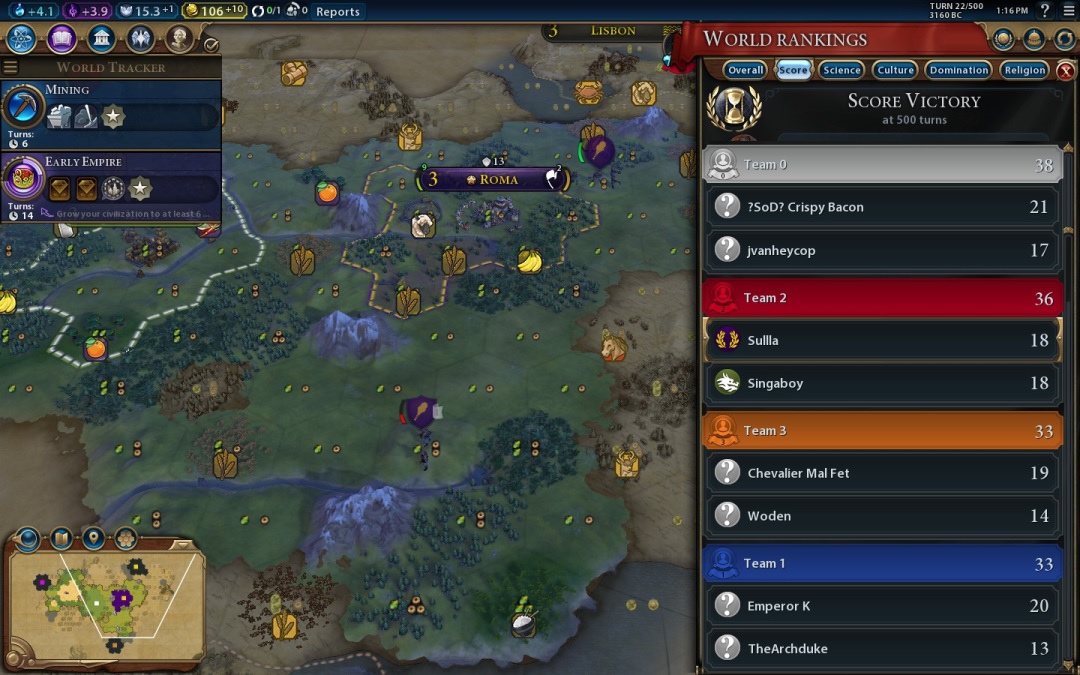Open the Roma city banner

497,180
